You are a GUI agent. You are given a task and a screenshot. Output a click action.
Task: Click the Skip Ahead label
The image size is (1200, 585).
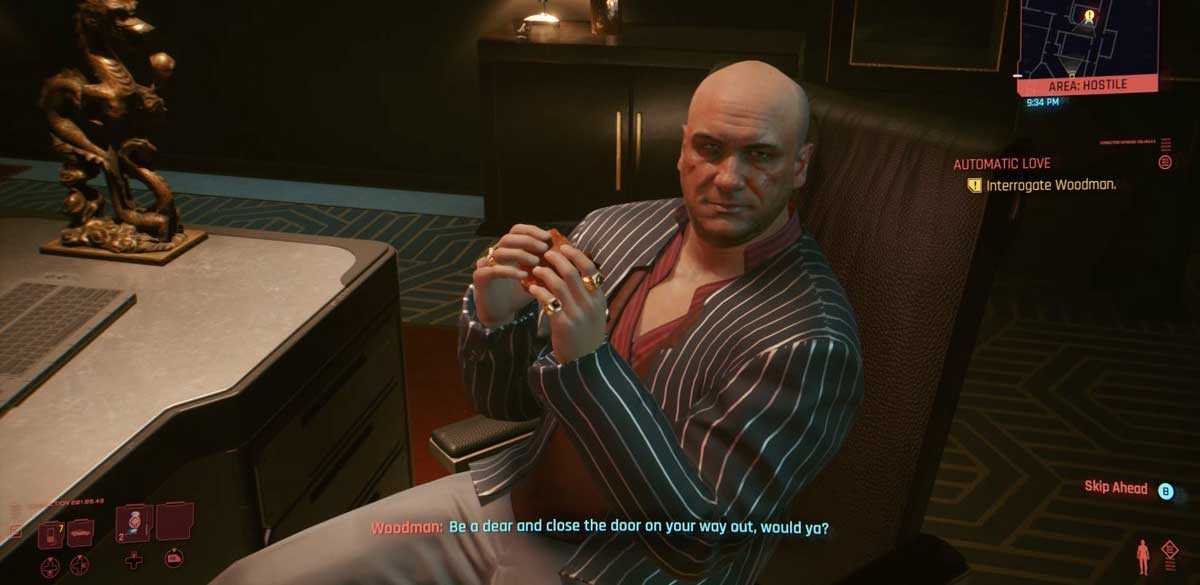[1117, 487]
